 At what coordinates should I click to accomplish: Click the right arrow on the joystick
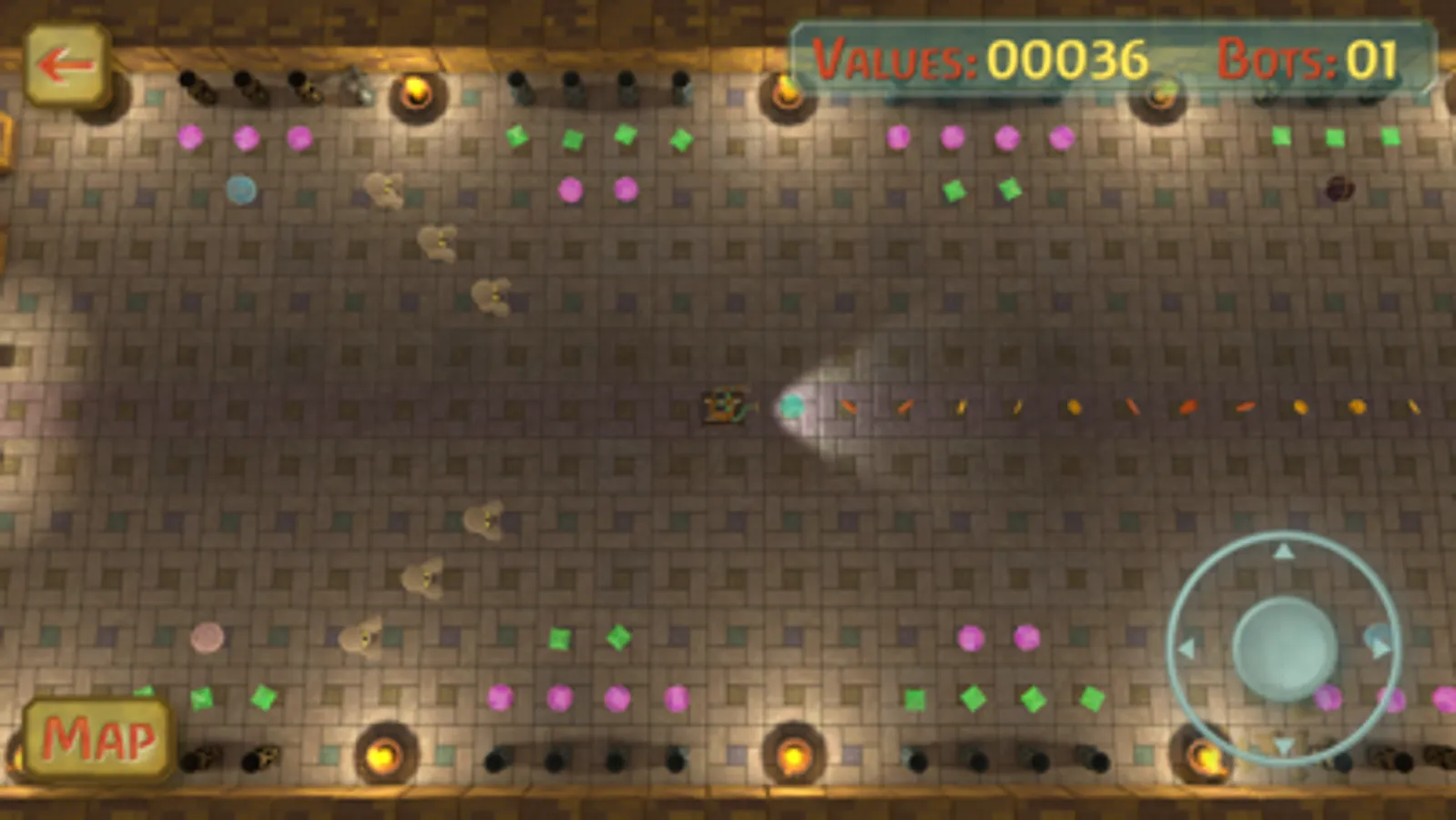pos(1378,648)
